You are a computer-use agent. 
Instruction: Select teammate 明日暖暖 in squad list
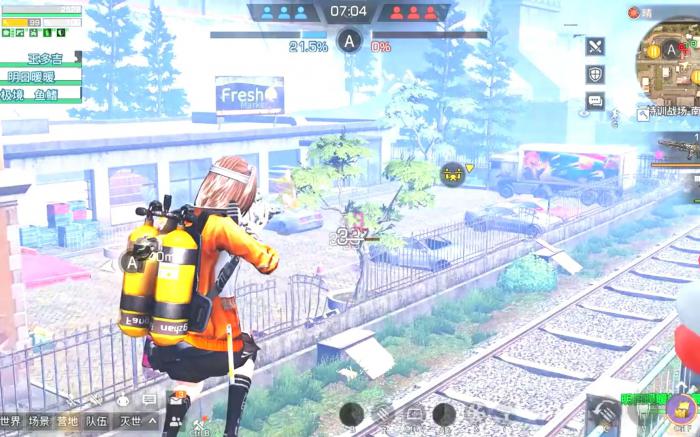point(31,76)
